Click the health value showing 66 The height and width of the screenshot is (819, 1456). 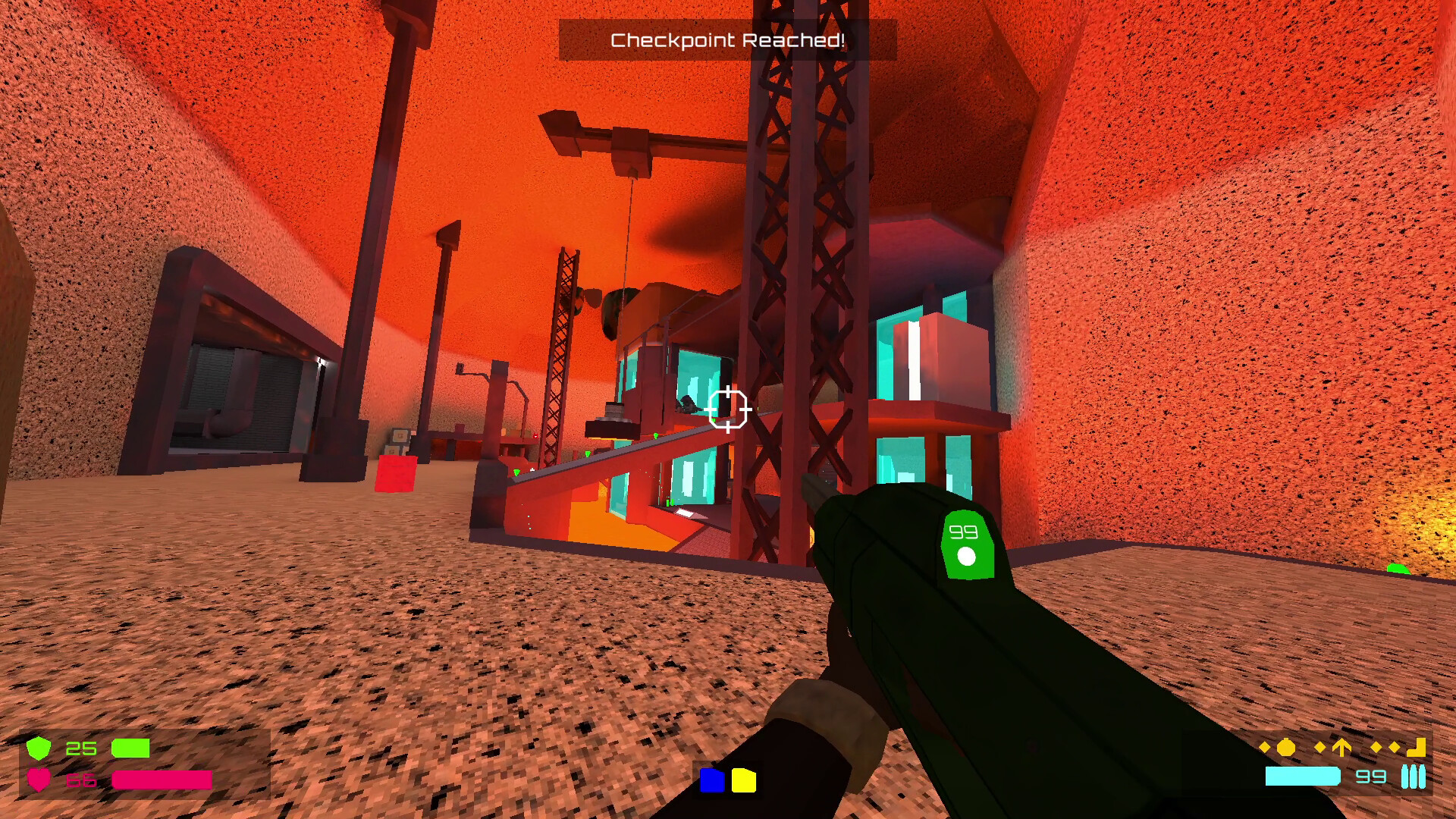pyautogui.click(x=81, y=780)
